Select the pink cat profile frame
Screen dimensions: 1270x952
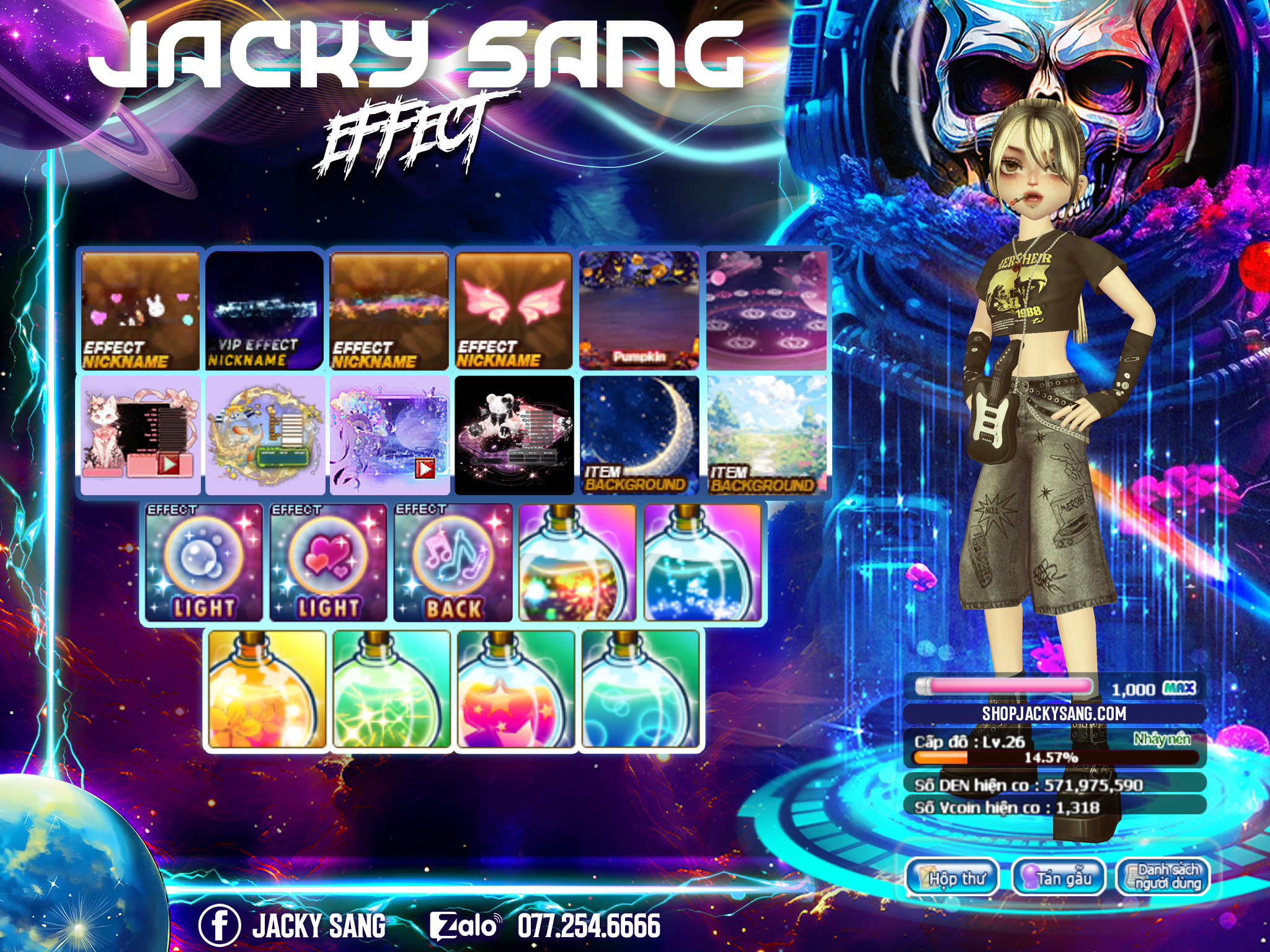(x=141, y=436)
